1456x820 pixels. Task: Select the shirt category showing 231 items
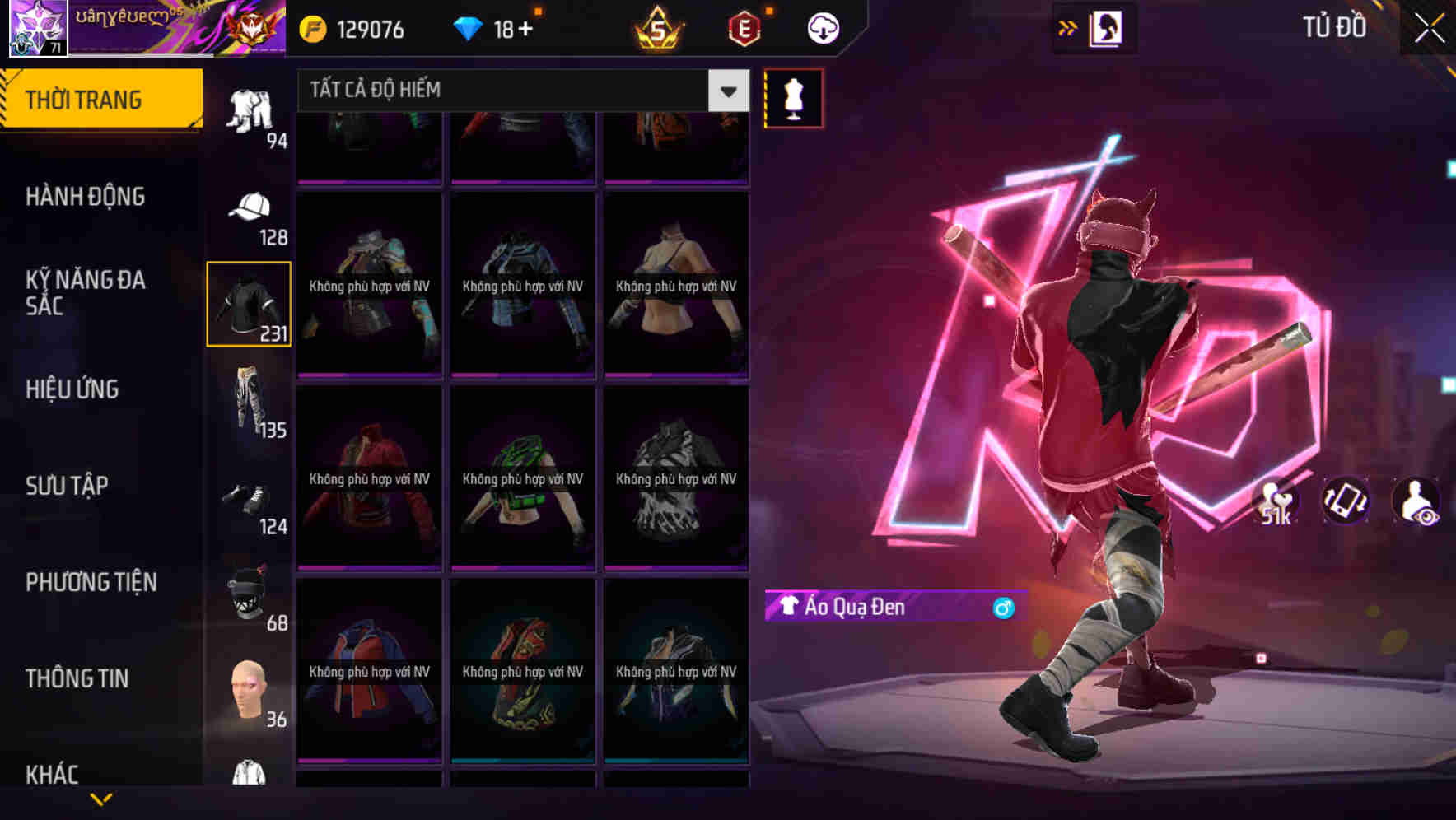tap(247, 305)
